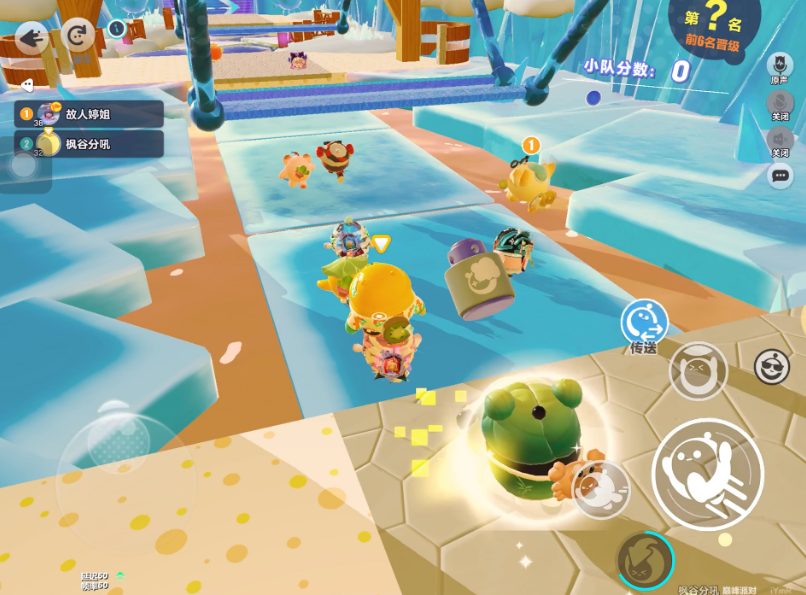Activate the 传送 teleport button
The height and width of the screenshot is (595, 806).
(643, 323)
